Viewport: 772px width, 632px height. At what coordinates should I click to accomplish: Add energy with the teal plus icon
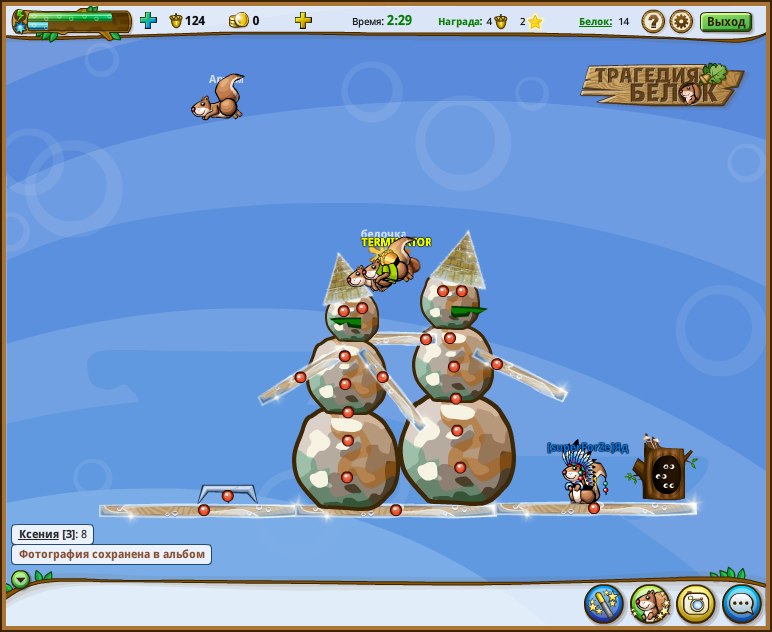pyautogui.click(x=148, y=20)
